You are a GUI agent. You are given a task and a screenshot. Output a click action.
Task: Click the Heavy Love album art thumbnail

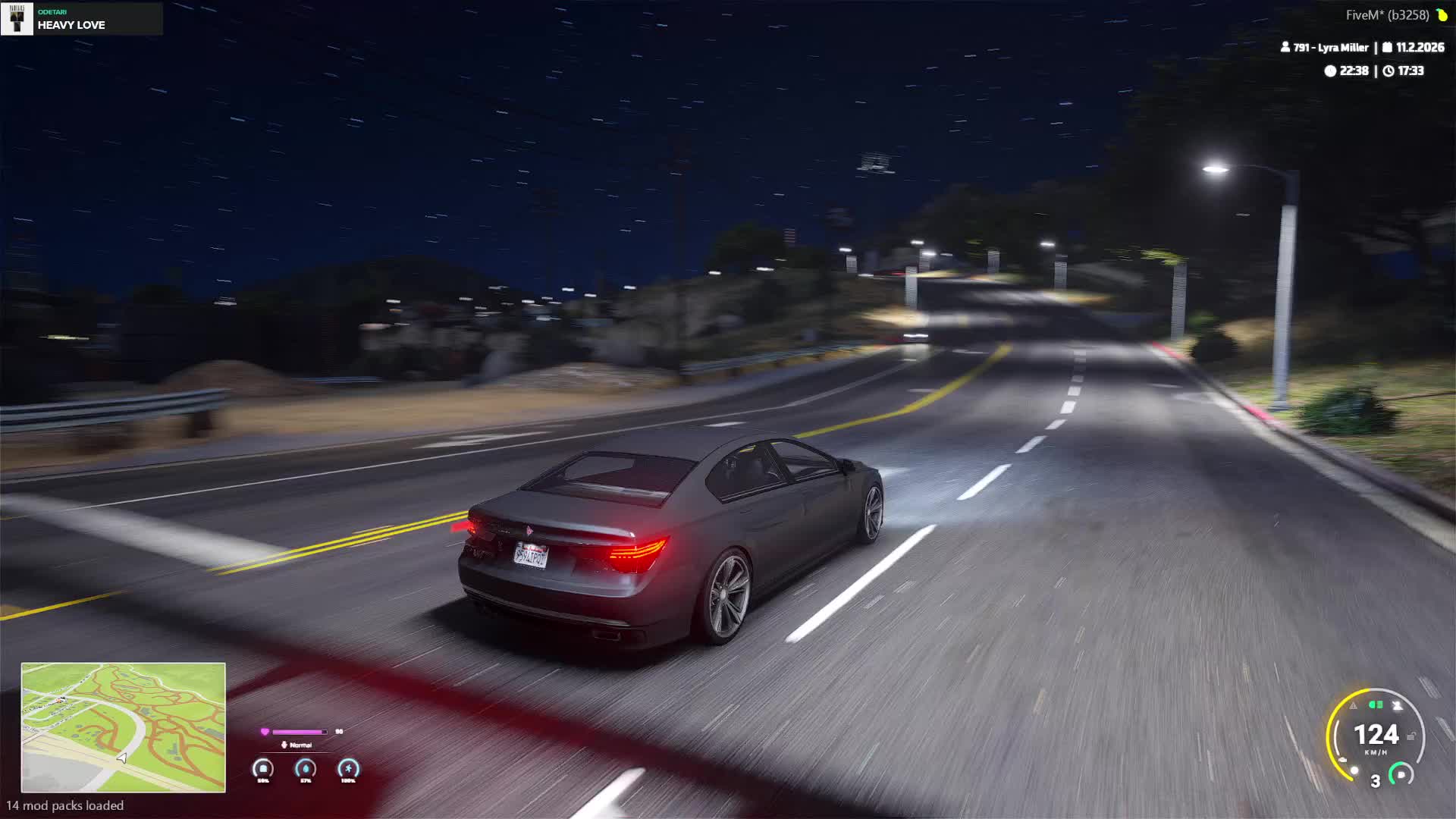click(17, 18)
